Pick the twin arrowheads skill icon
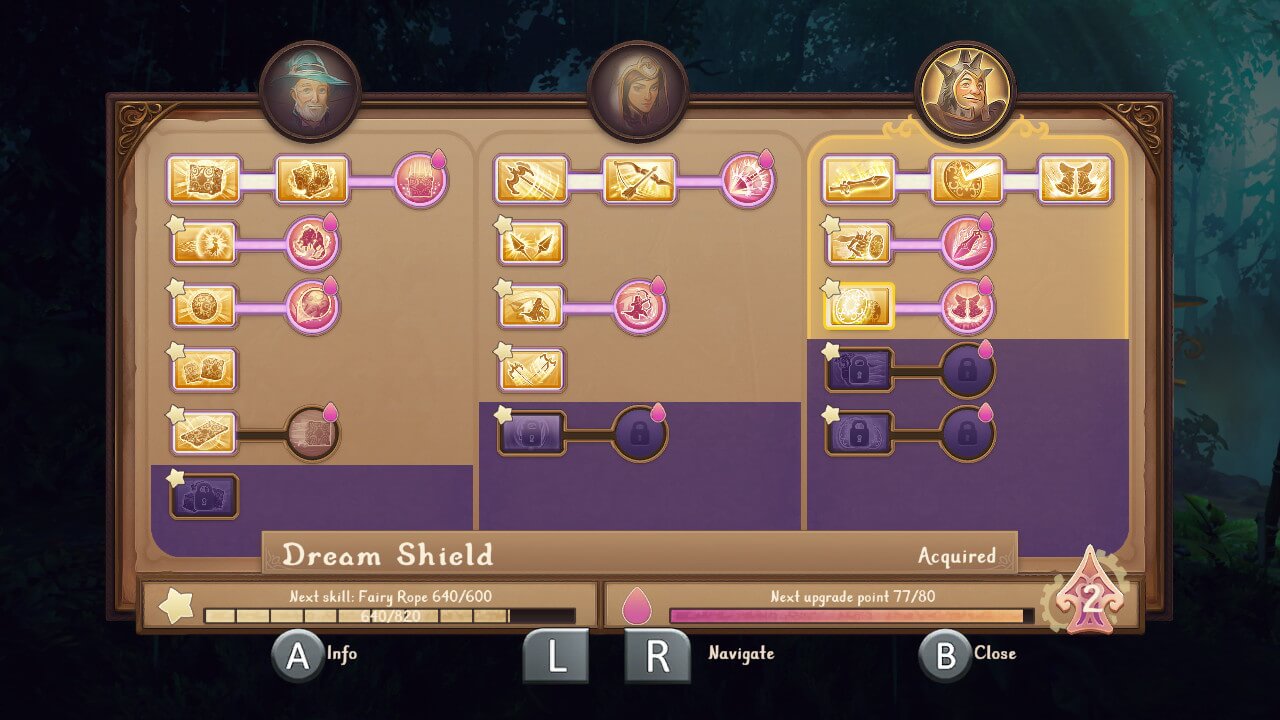 tap(531, 243)
